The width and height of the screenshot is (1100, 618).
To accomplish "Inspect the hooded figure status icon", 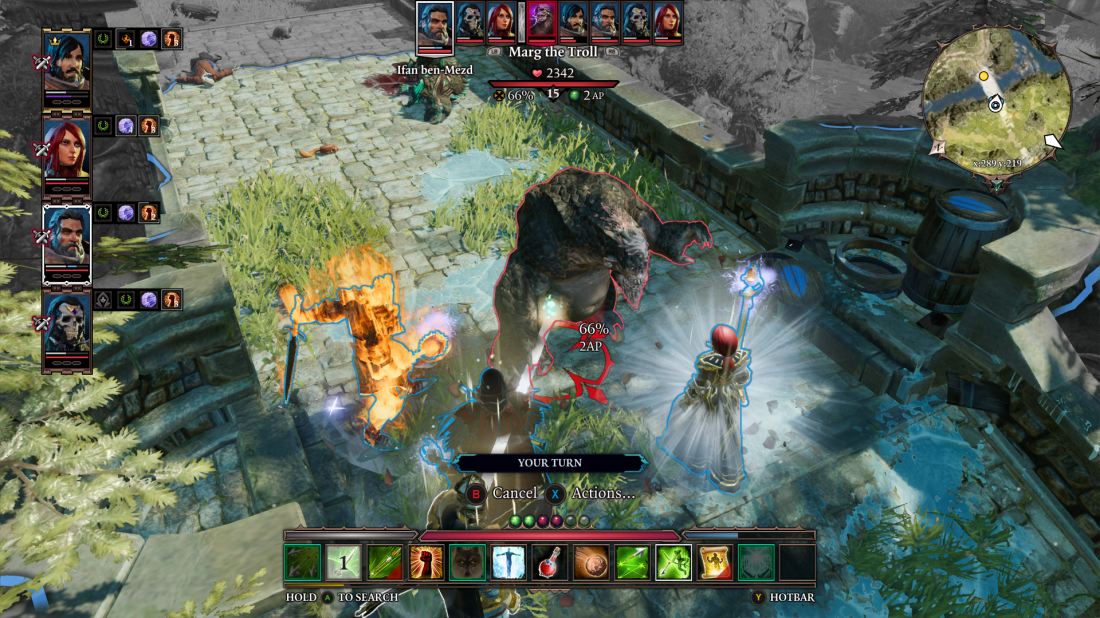I will 104,299.
